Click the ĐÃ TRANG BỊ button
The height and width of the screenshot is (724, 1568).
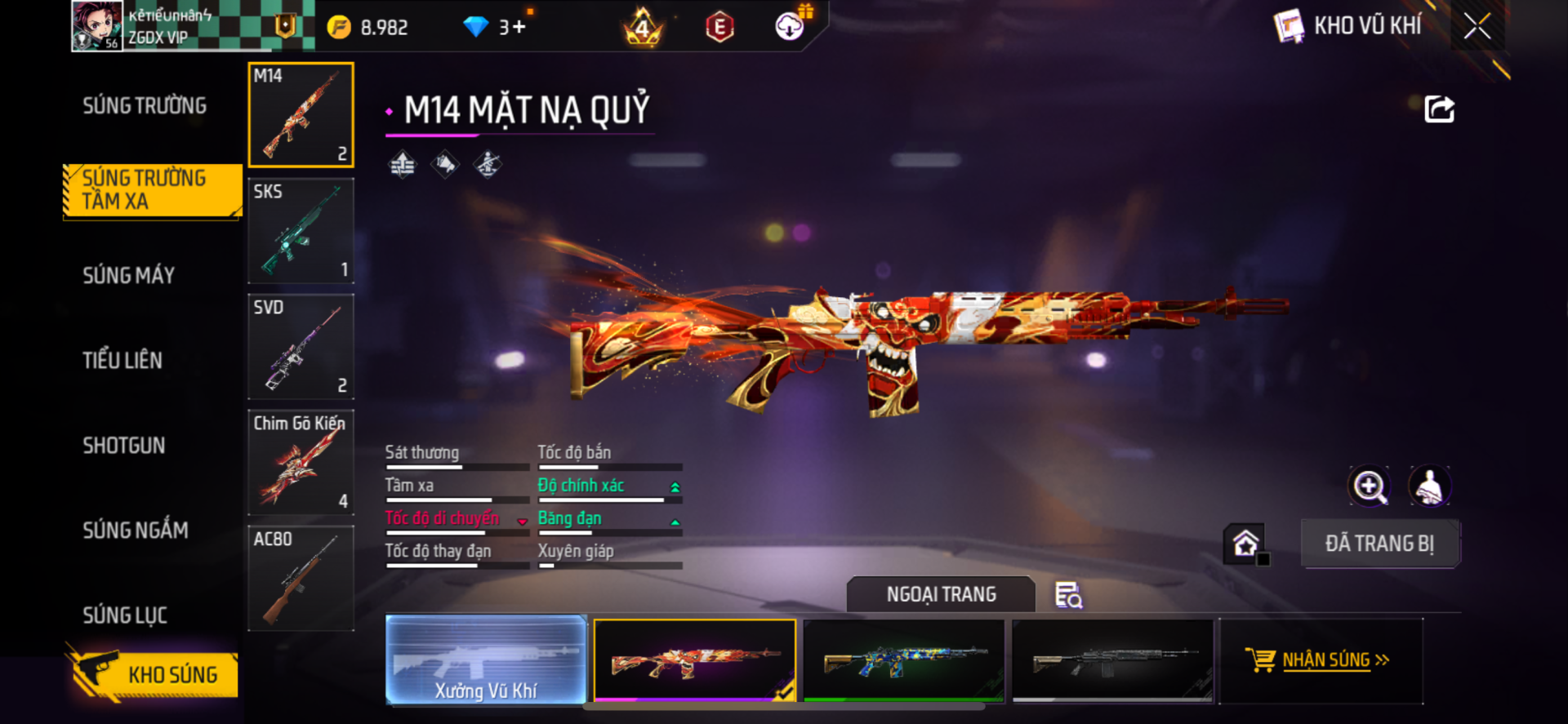coord(1379,544)
